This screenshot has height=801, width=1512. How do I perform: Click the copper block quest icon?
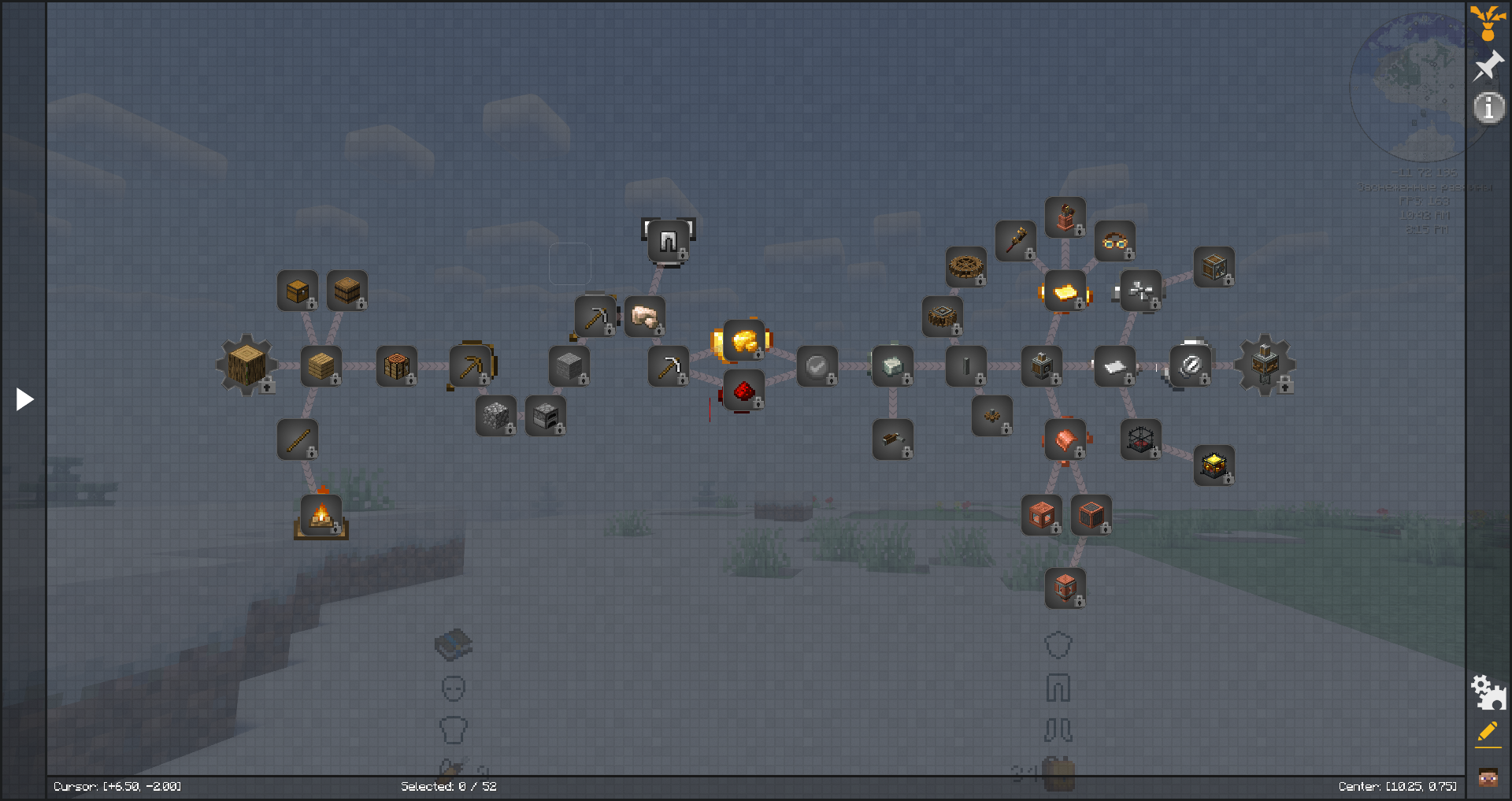(x=1042, y=516)
